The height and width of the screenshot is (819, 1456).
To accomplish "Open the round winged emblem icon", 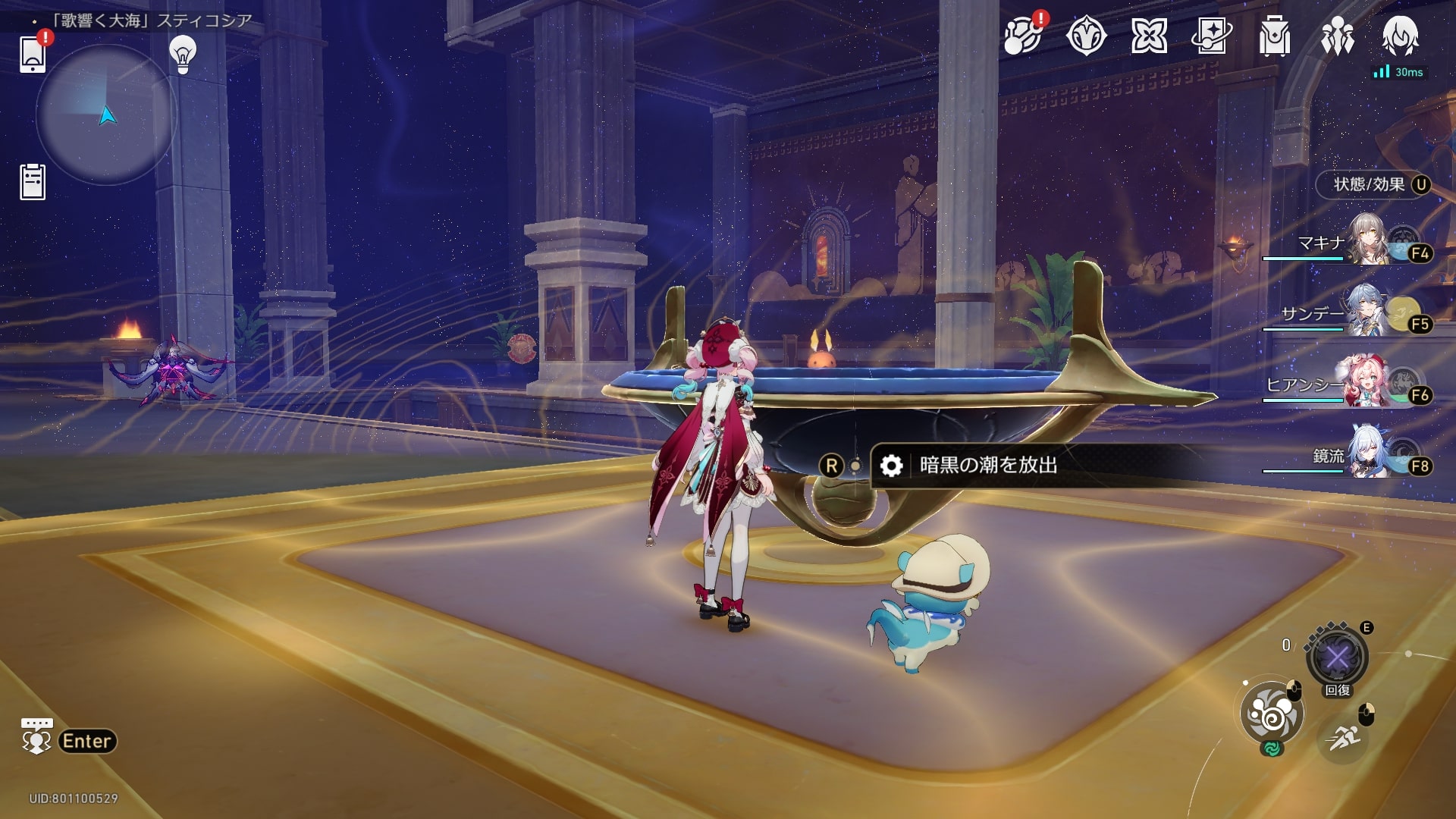I will click(1086, 36).
